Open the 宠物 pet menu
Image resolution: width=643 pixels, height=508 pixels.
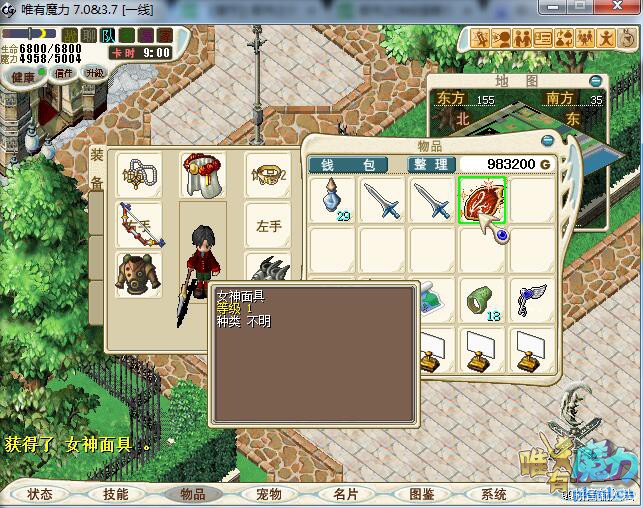click(x=269, y=494)
